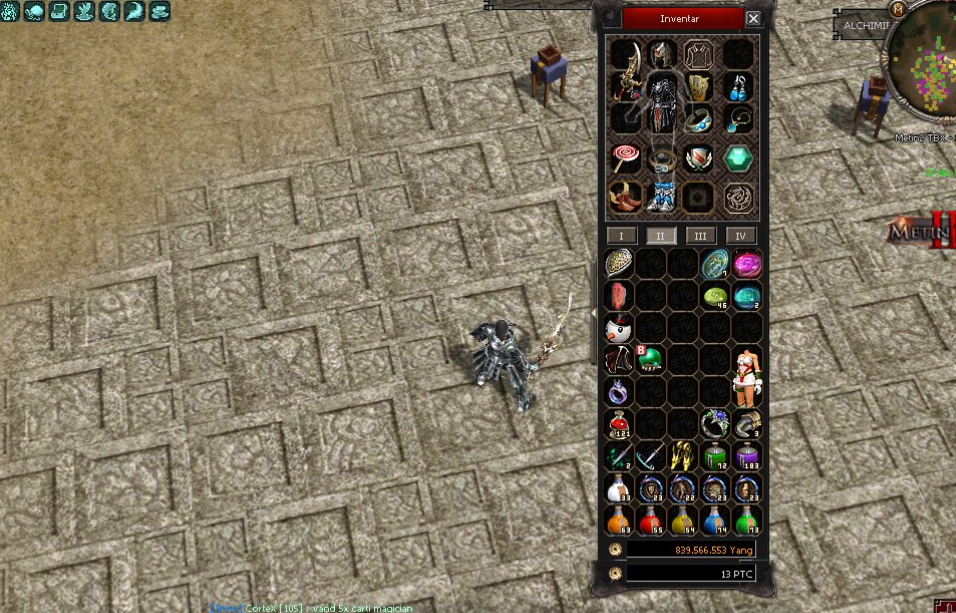Select the swirl lollipop slot
This screenshot has width=956, height=613.
625,157
